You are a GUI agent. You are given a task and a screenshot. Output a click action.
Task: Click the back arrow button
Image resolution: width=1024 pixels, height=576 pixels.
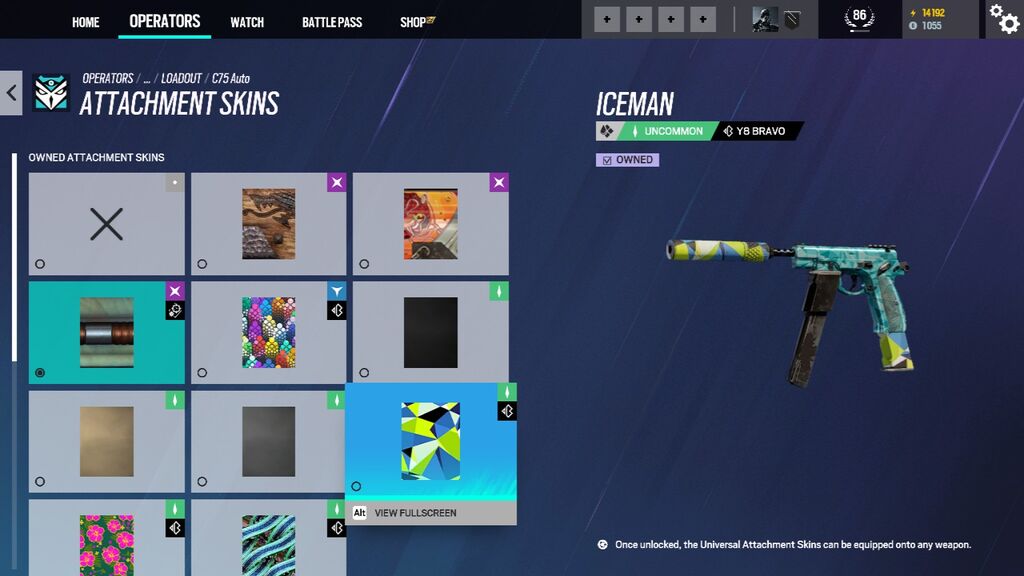[11, 93]
